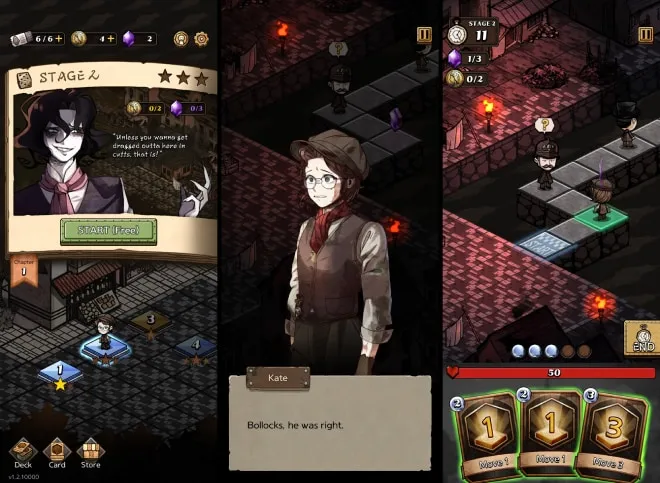This screenshot has height=483, width=660.
Task: Open the Chapter 1 bookmark
Action: coord(19,270)
